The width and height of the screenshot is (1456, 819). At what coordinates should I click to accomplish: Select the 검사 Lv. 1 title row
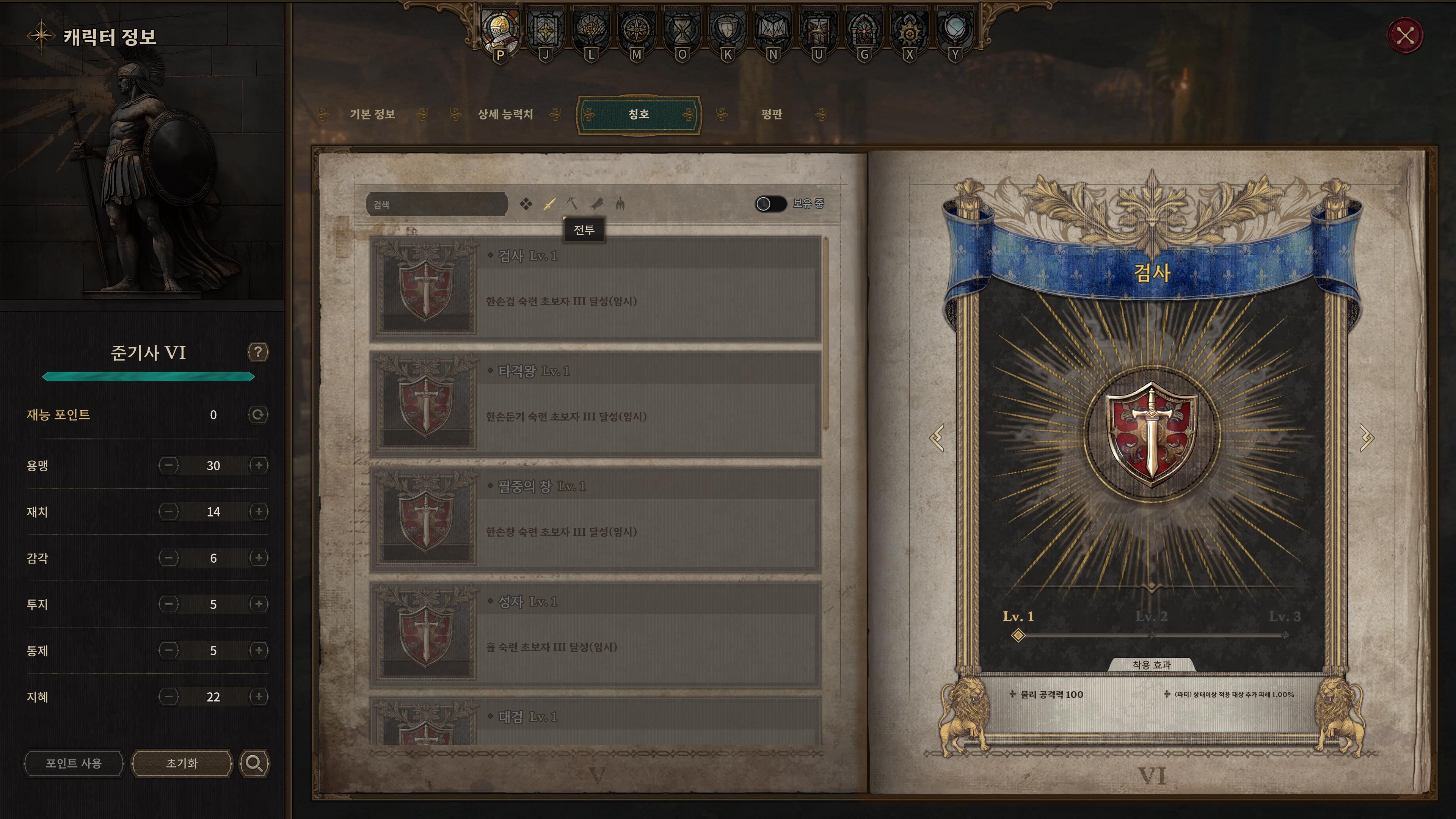click(x=595, y=289)
